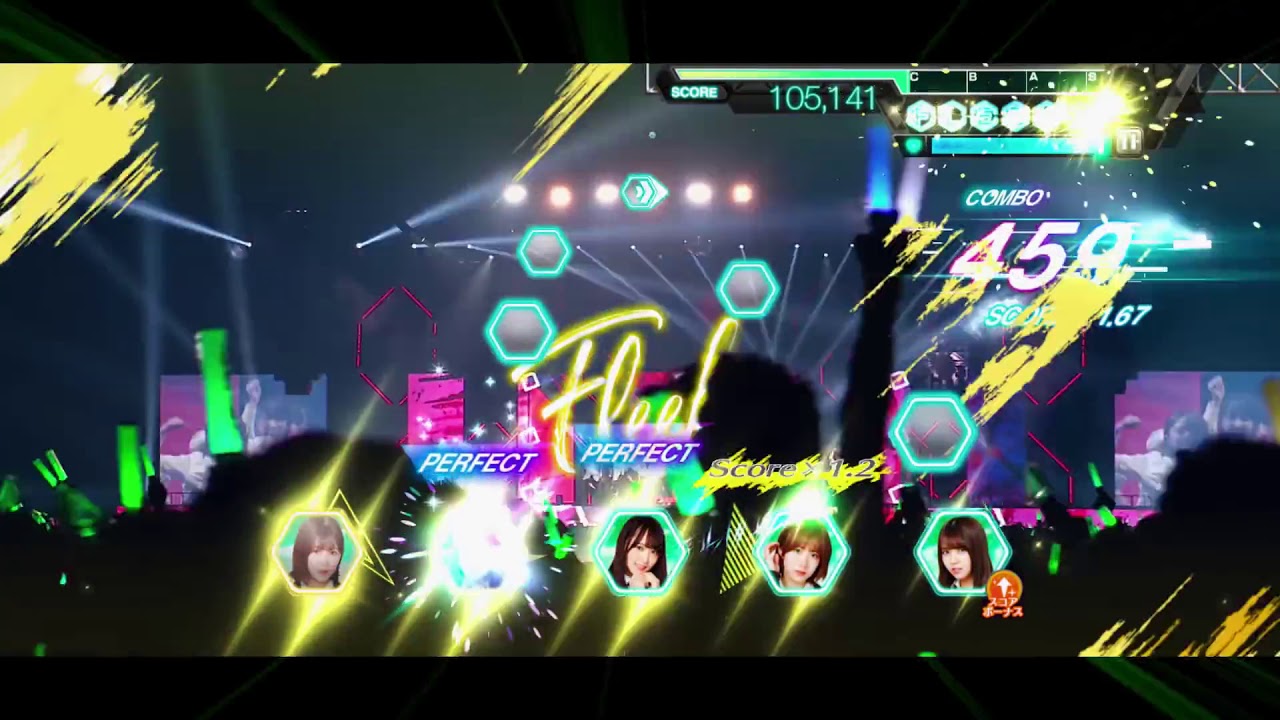Tap the first hexagonal skill icon
Screen dimensions: 1280x720
click(x=918, y=114)
